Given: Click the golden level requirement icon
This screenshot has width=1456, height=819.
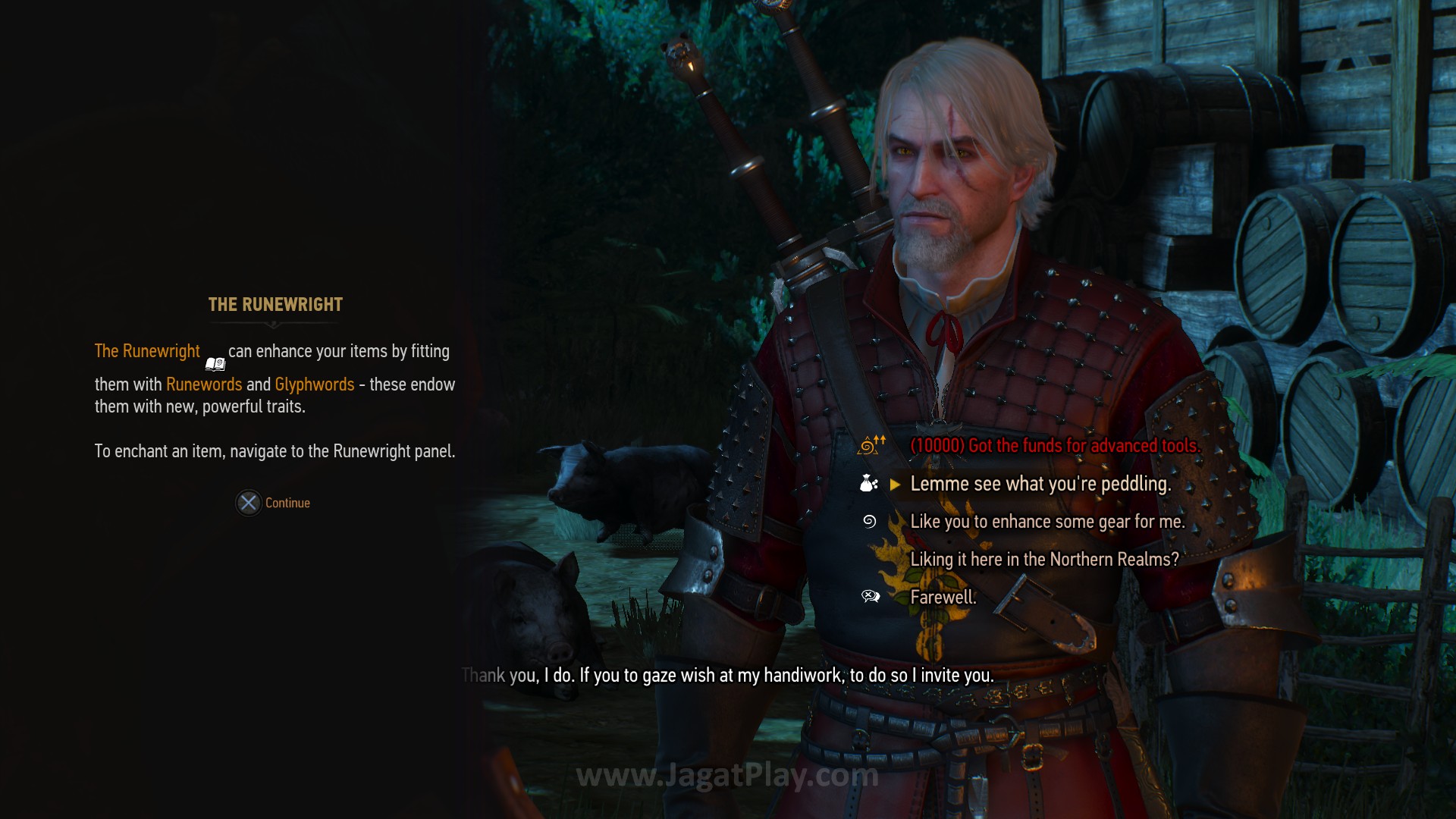Looking at the screenshot, I should (x=868, y=446).
